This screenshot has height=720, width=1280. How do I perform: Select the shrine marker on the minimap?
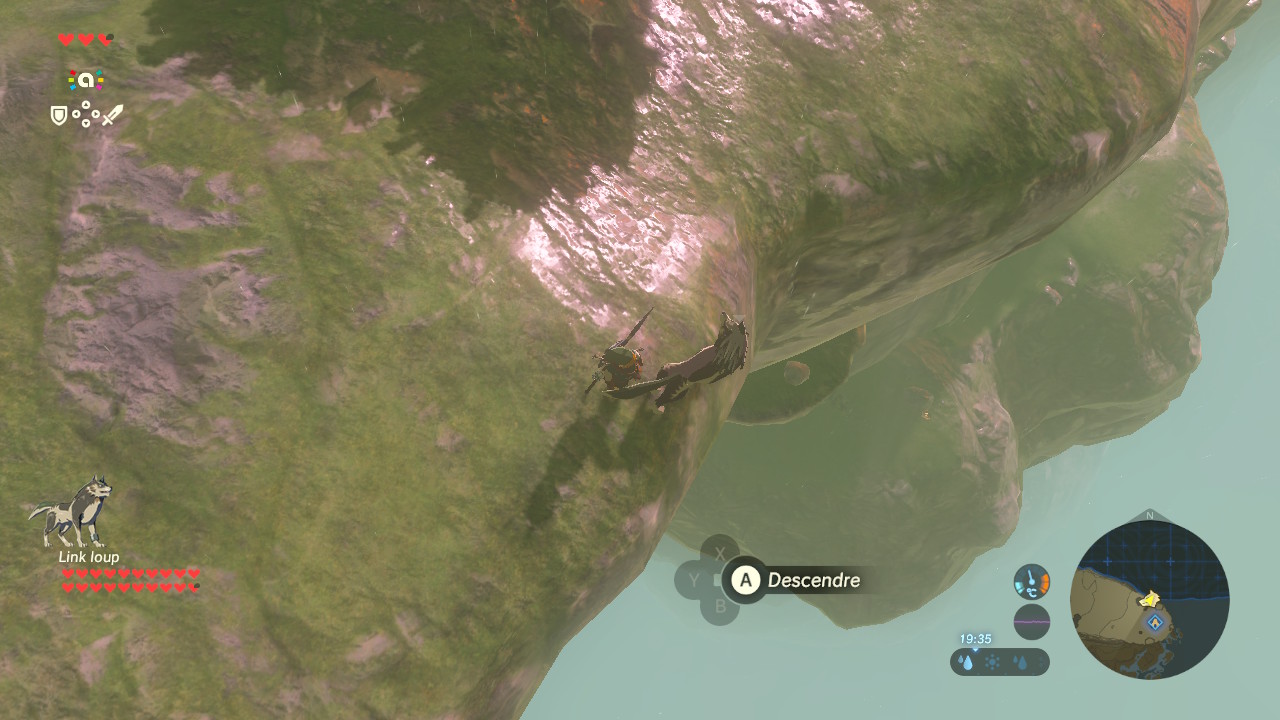click(x=1156, y=622)
